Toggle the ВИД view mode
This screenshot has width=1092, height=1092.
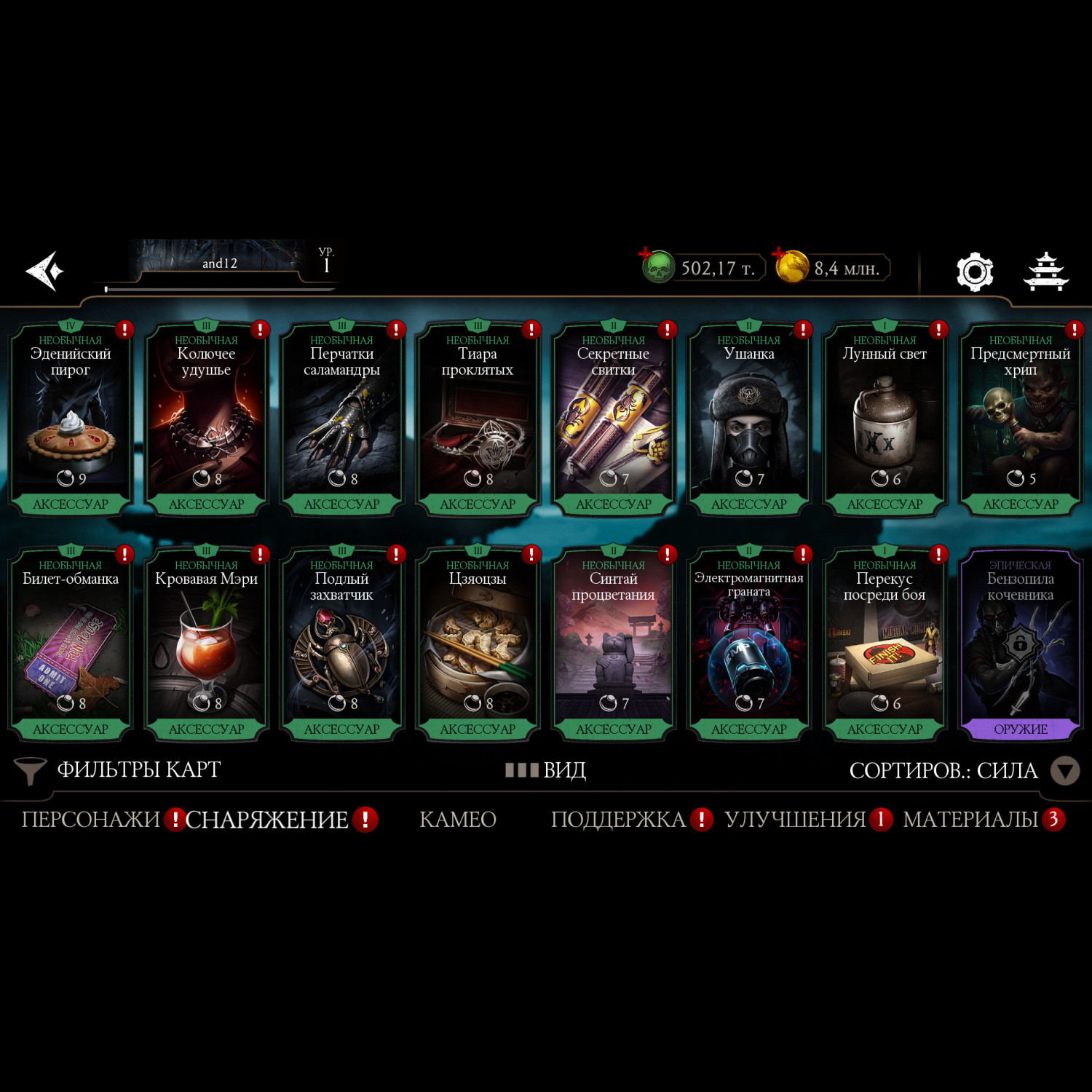[546, 770]
